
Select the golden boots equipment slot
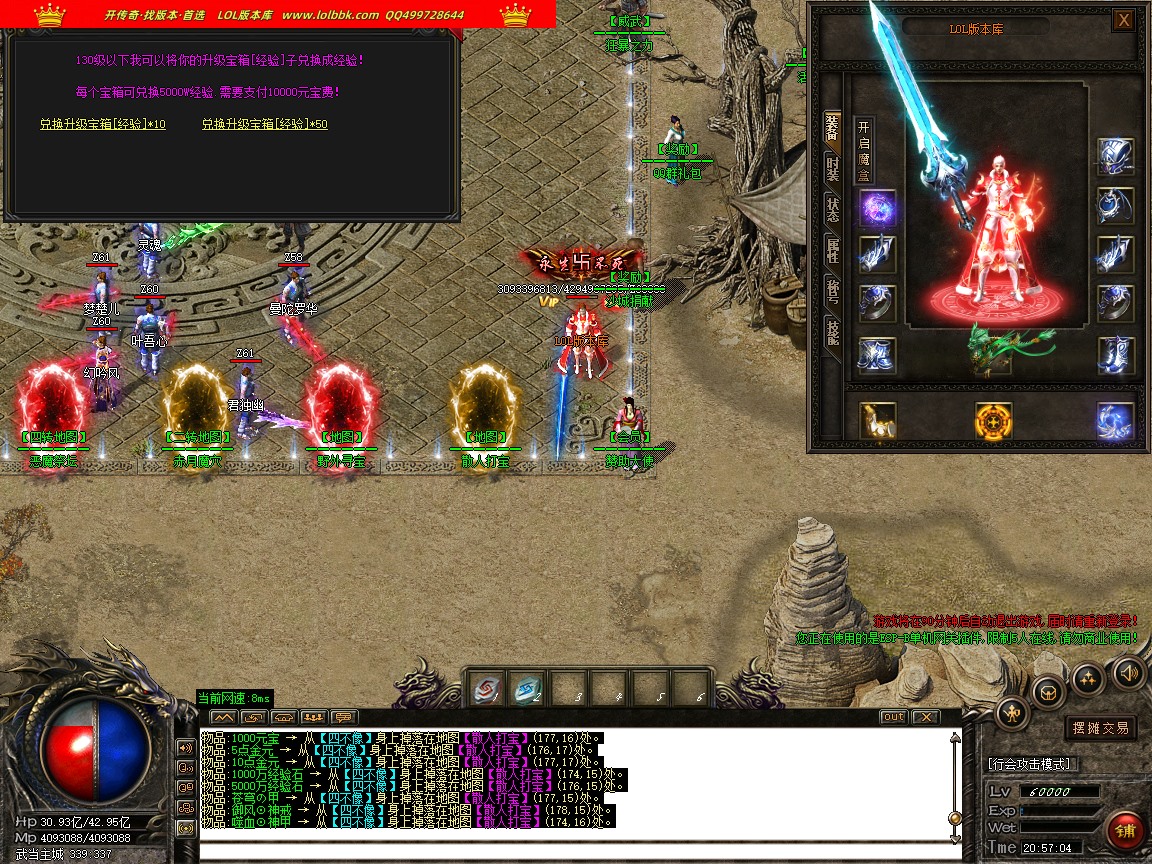coord(877,421)
